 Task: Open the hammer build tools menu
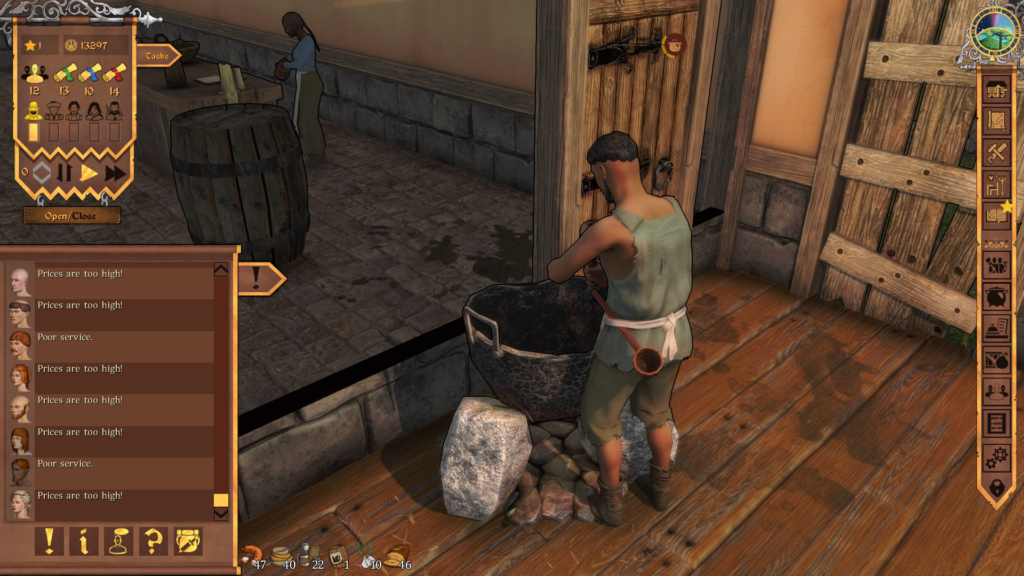tap(996, 153)
